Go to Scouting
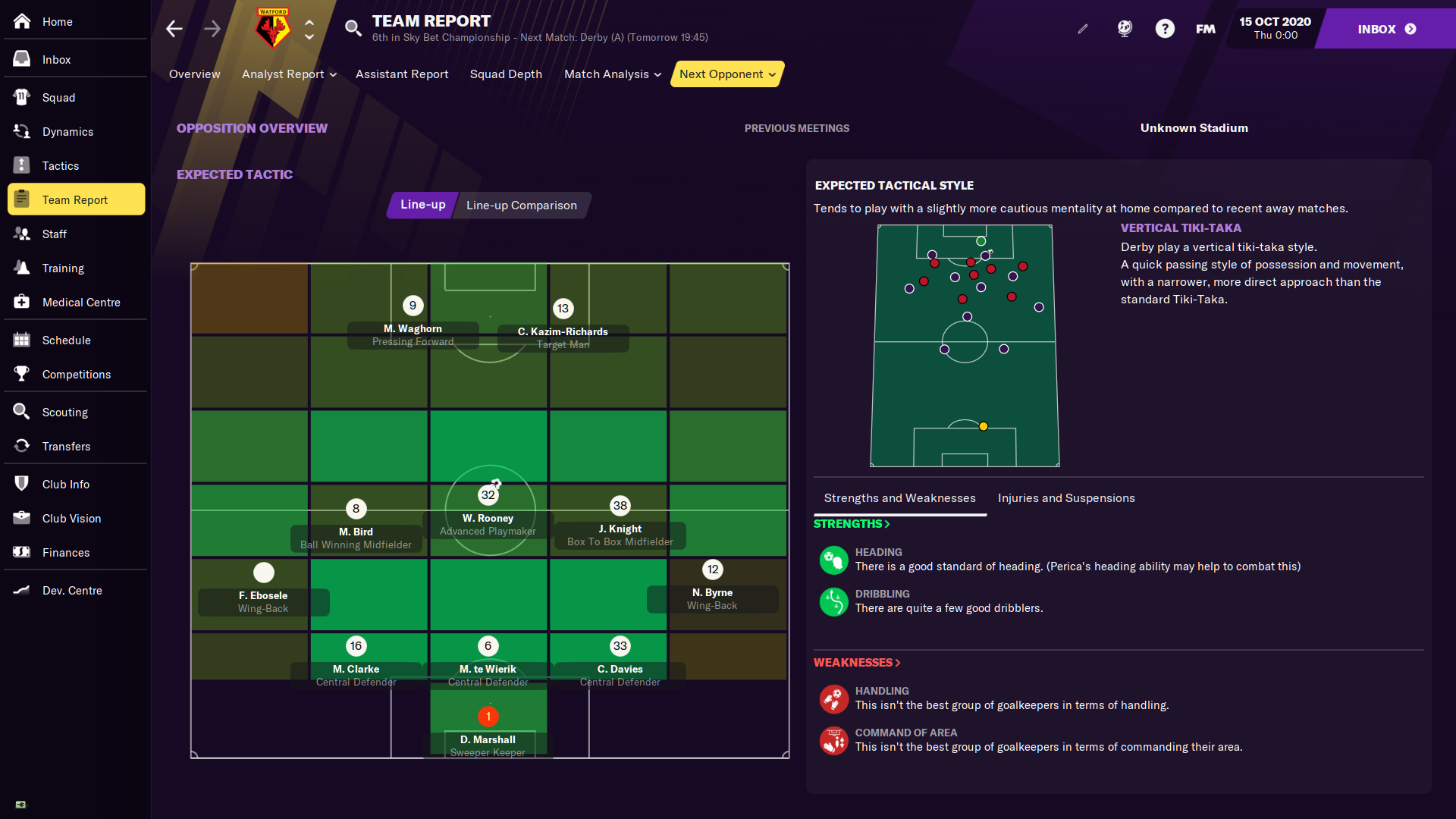The image size is (1456, 819). pyautogui.click(x=64, y=413)
